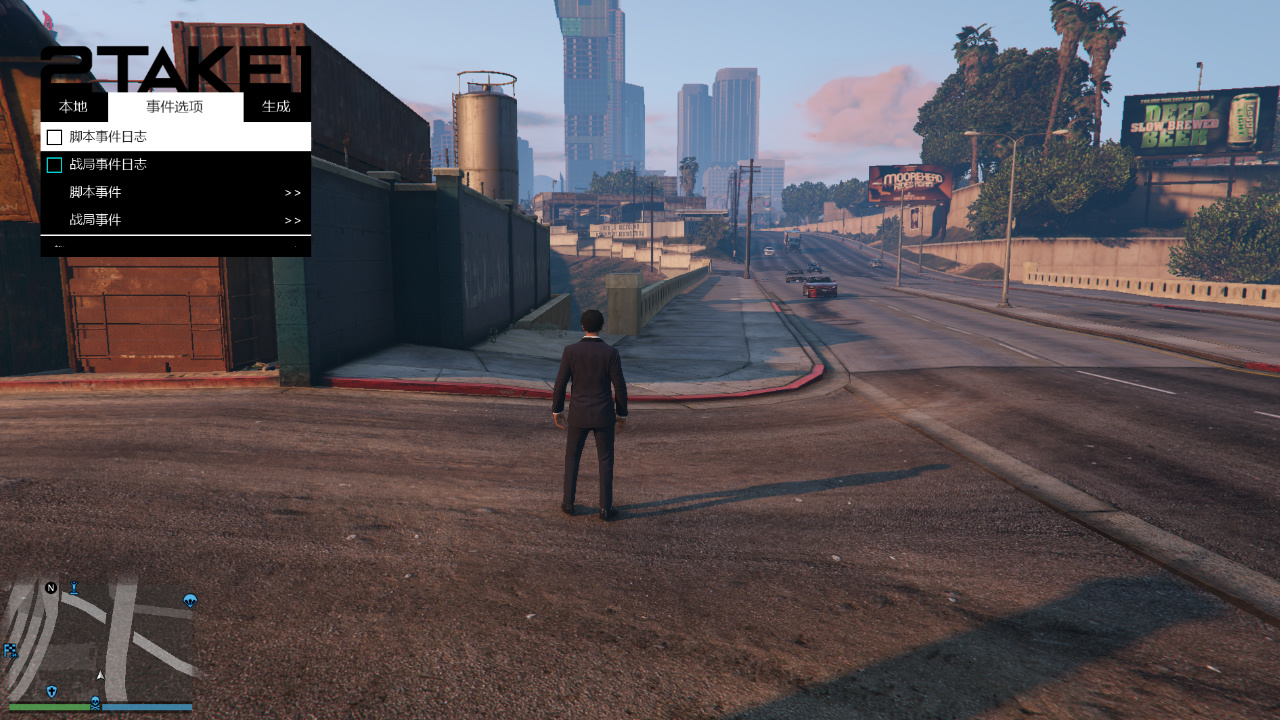Click the north (N) indicator on the minimap
Image resolution: width=1280 pixels, height=720 pixels.
coord(51,587)
